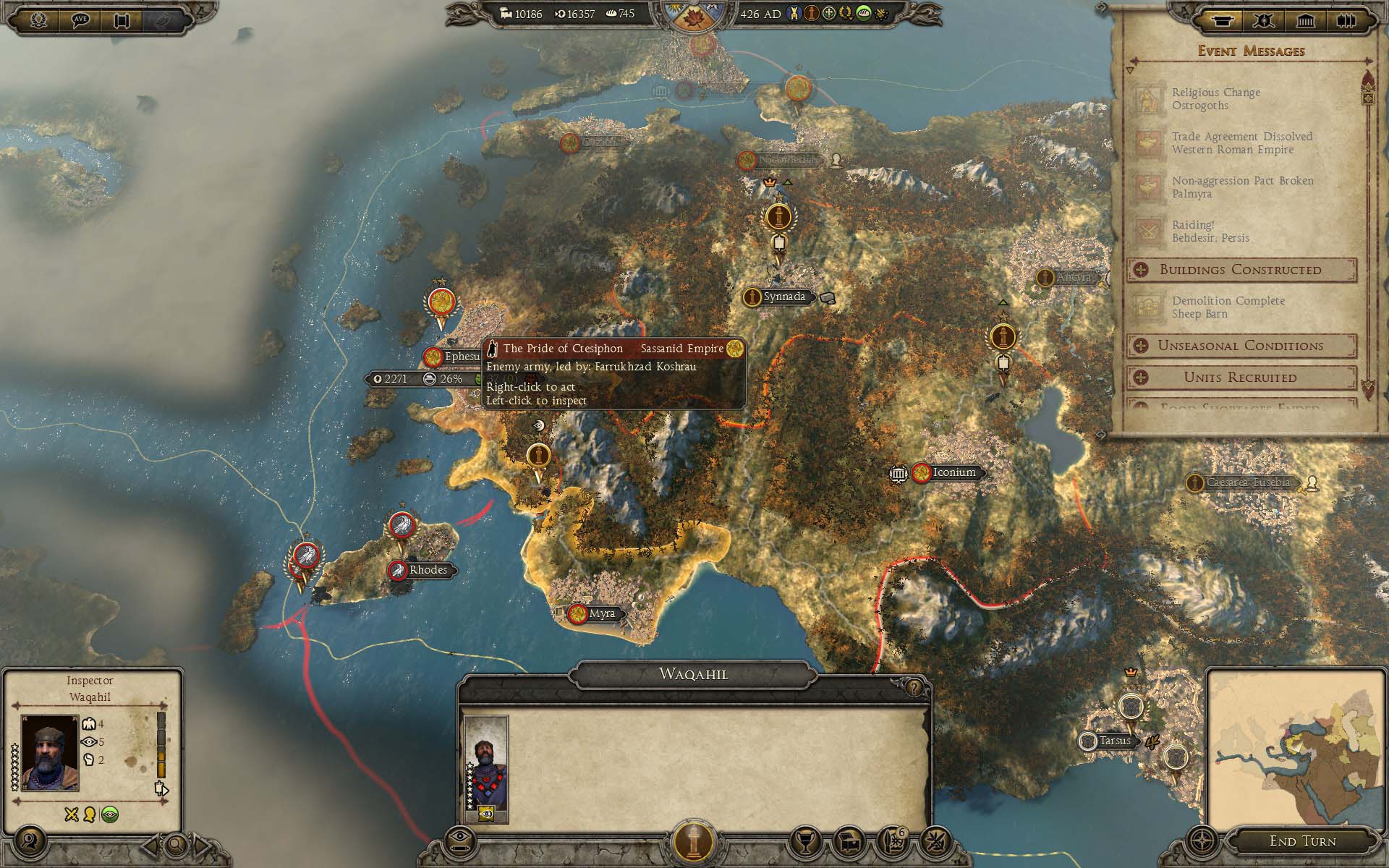This screenshot has height=868, width=1389.
Task: Select the Synnada settlement label
Action: 783,297
